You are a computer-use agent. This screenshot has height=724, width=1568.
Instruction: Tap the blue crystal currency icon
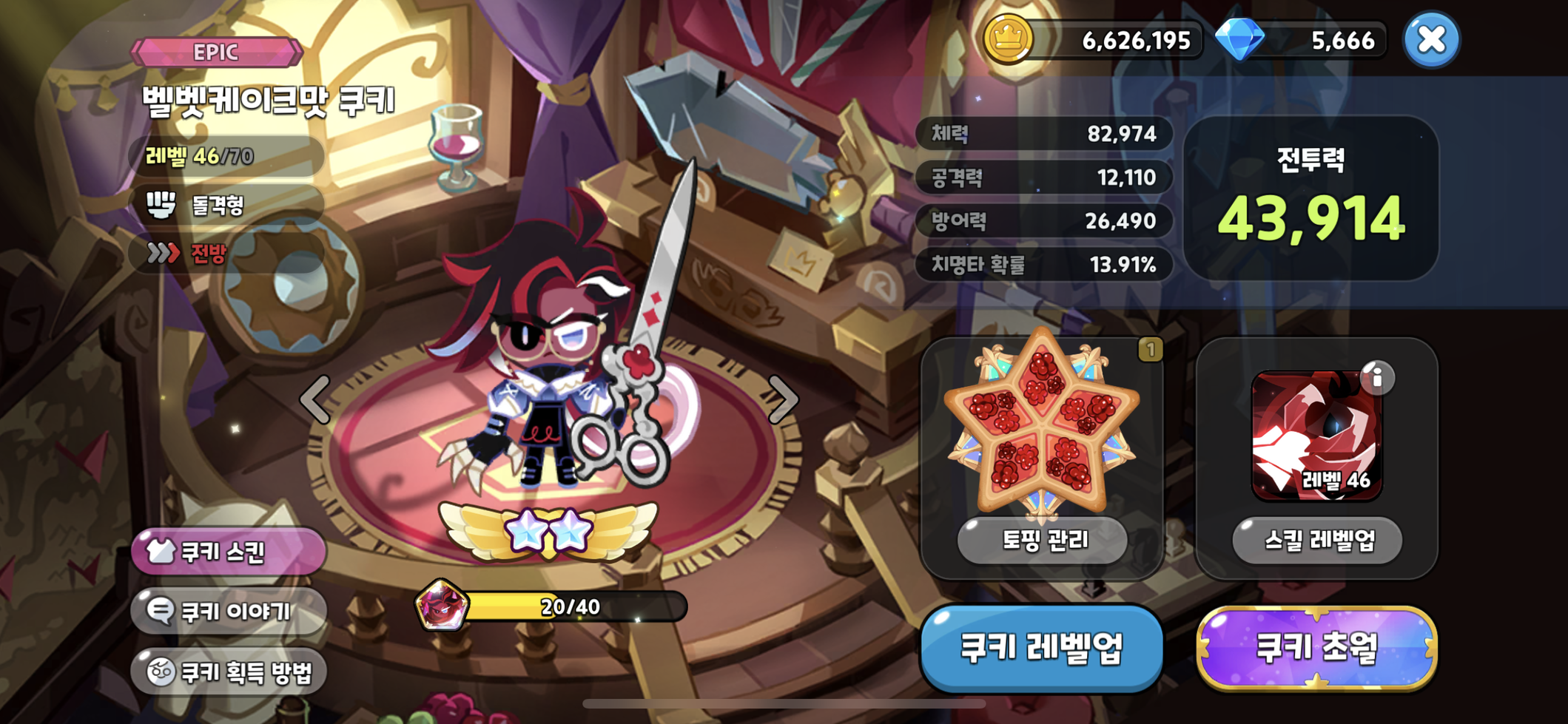[1240, 39]
